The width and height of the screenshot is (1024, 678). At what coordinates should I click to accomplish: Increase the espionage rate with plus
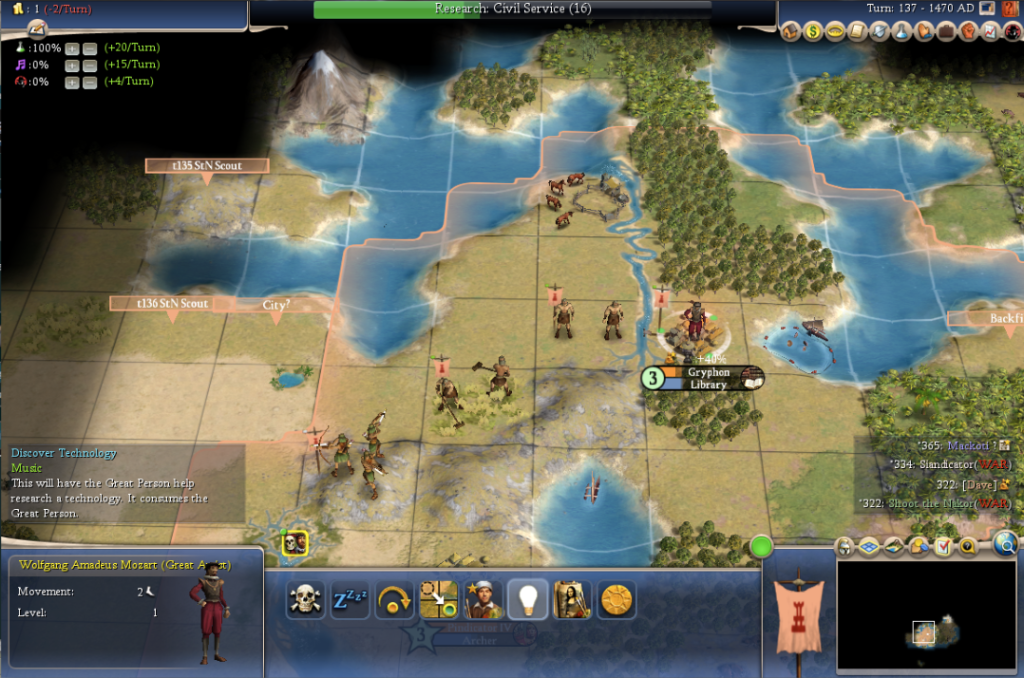click(x=72, y=82)
